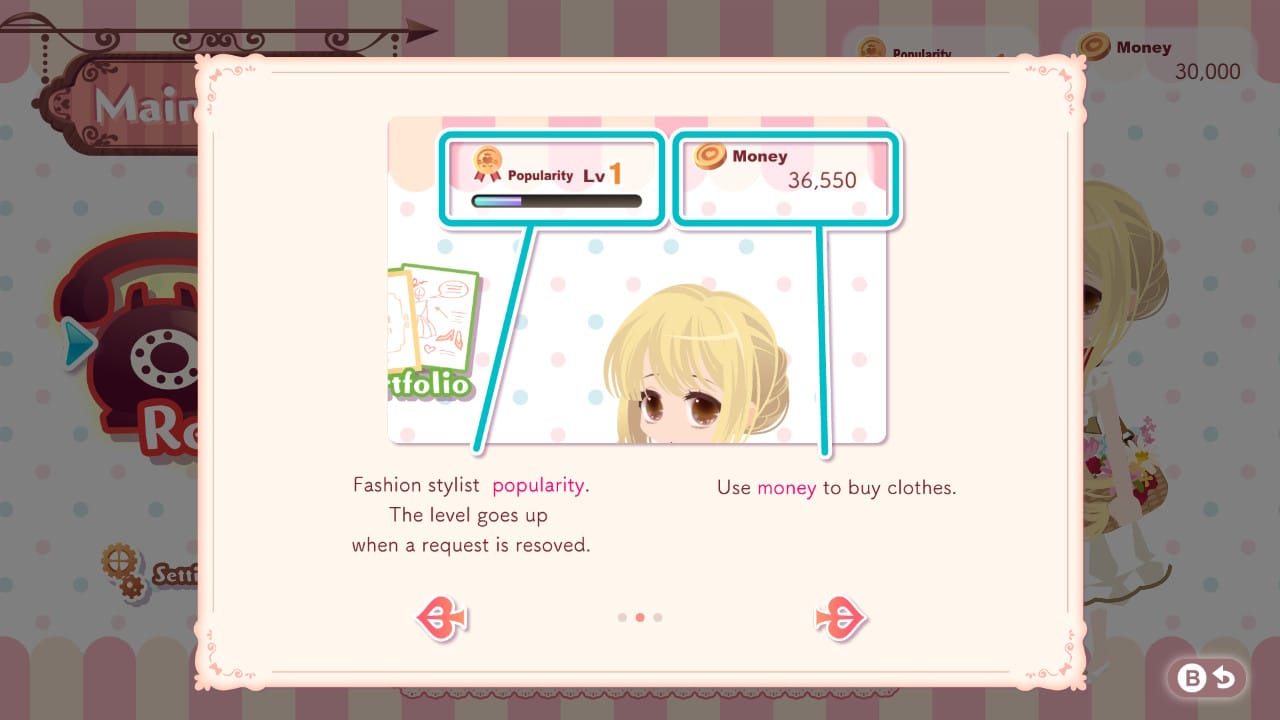Select the third page indicator dot
1280x720 pixels.
click(x=657, y=617)
